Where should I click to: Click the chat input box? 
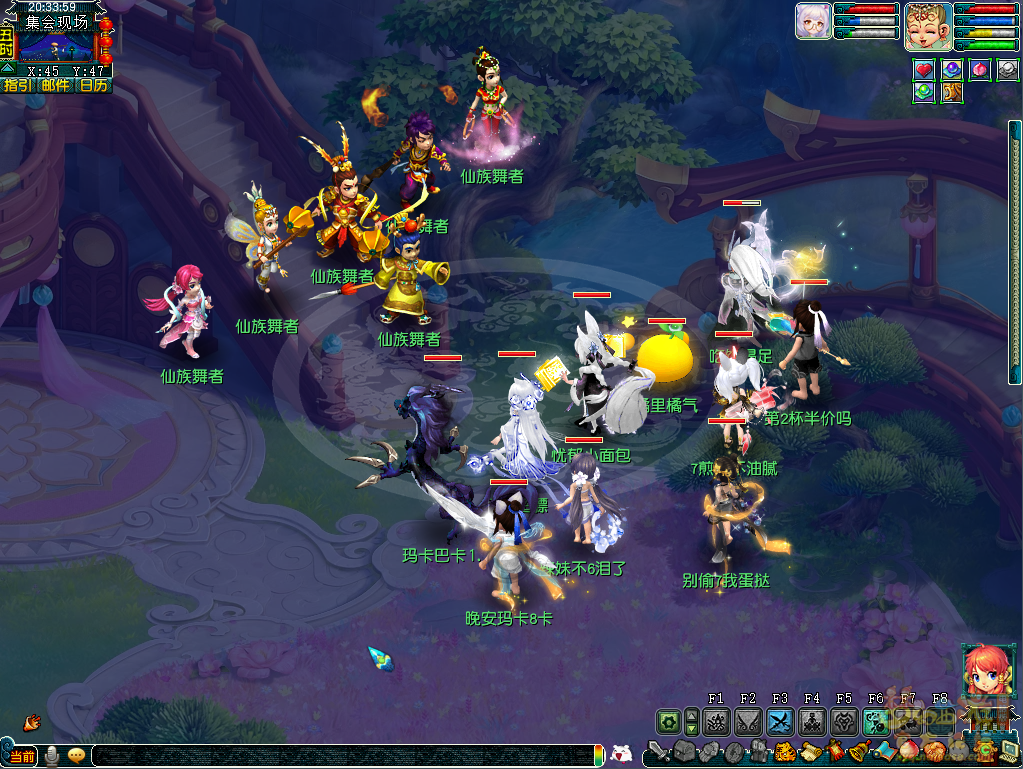[340, 755]
